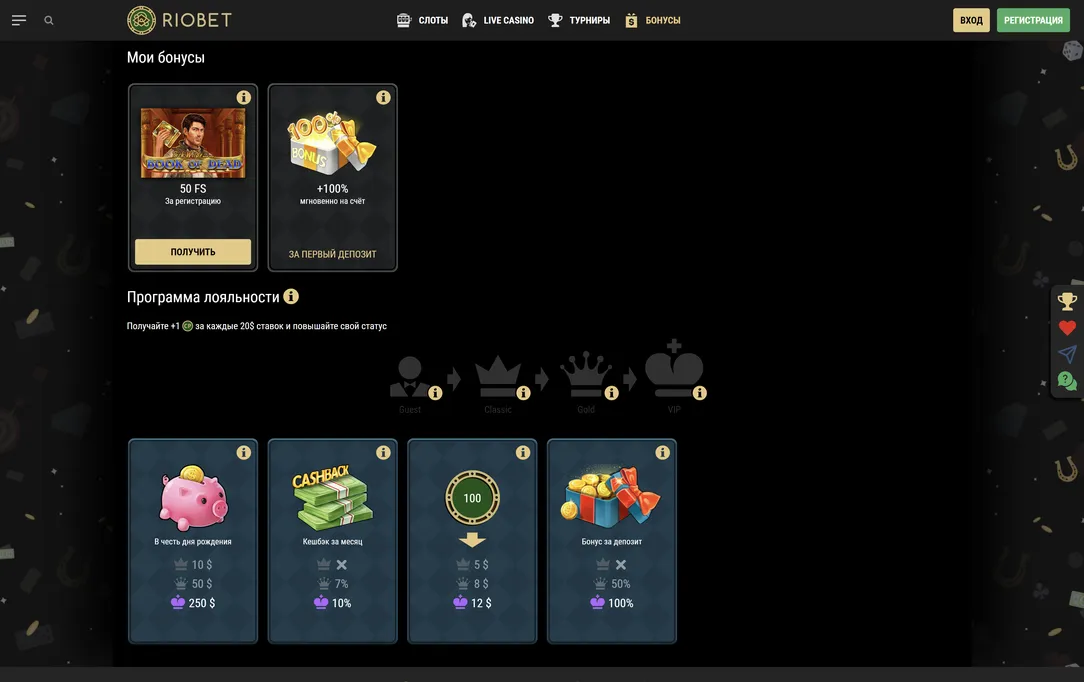Open the Регистрация sign-up button
Image resolution: width=1084 pixels, height=682 pixels.
pyautogui.click(x=1033, y=20)
